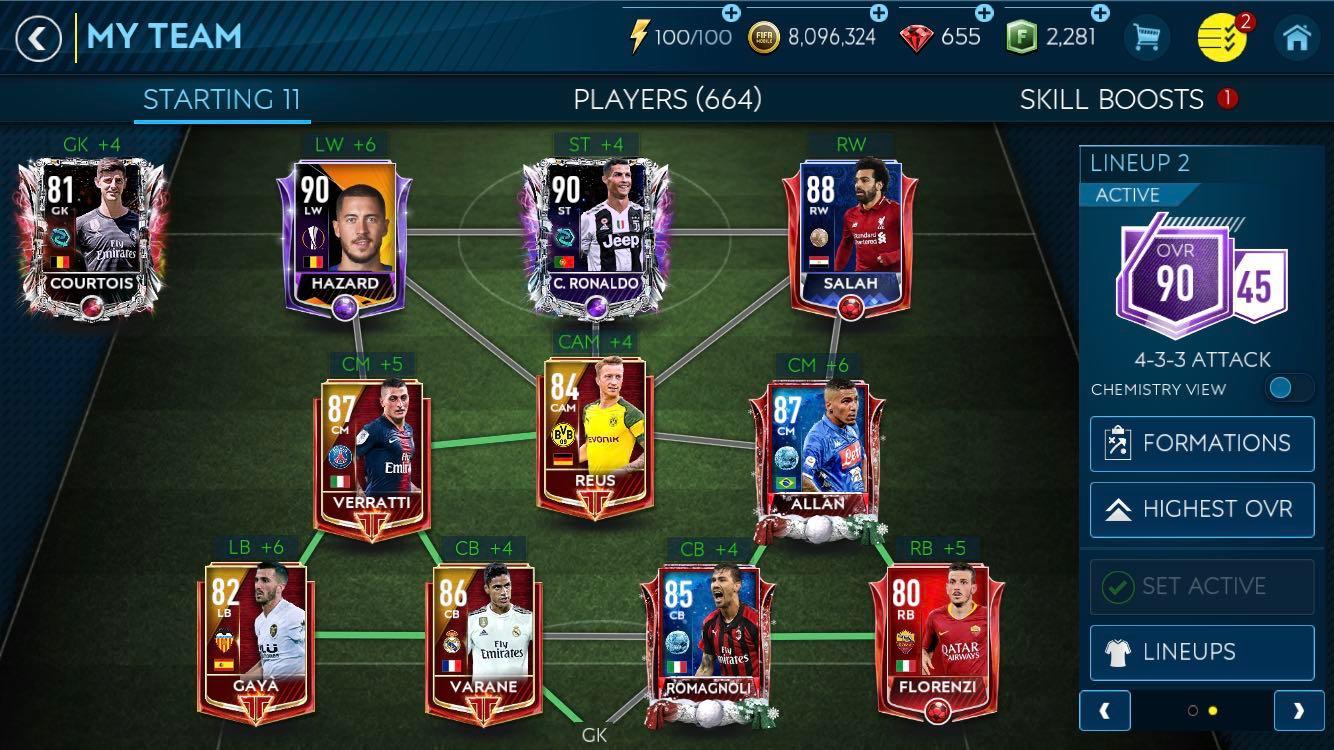Choose the C. Ronaldo striker card
Screen dimensions: 1334x750
click(595, 235)
